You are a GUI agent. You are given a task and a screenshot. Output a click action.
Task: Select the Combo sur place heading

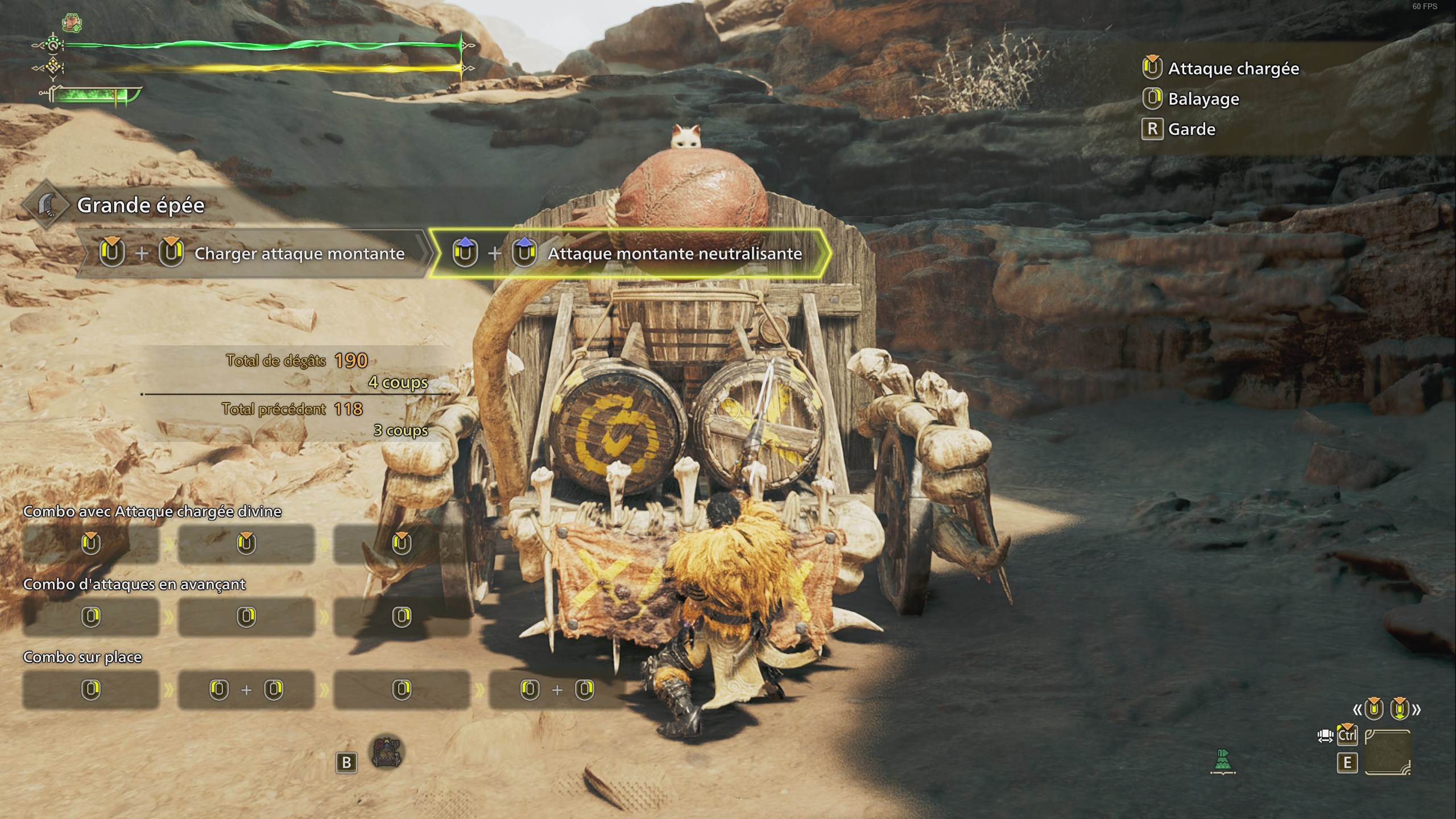click(82, 657)
